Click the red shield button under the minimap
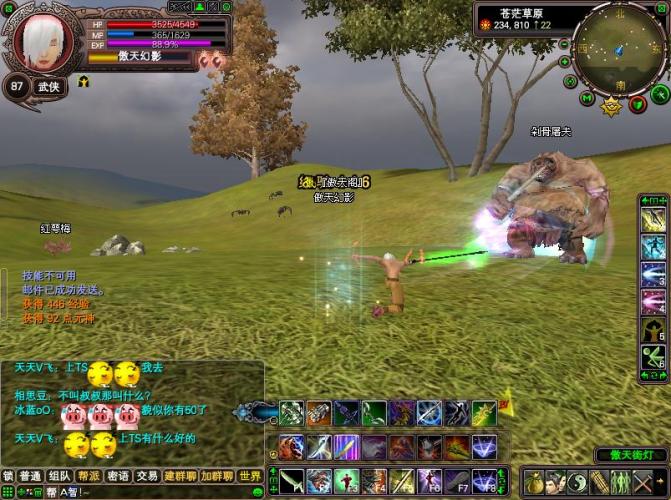Screen dimensions: 671x500 [x=636, y=104]
